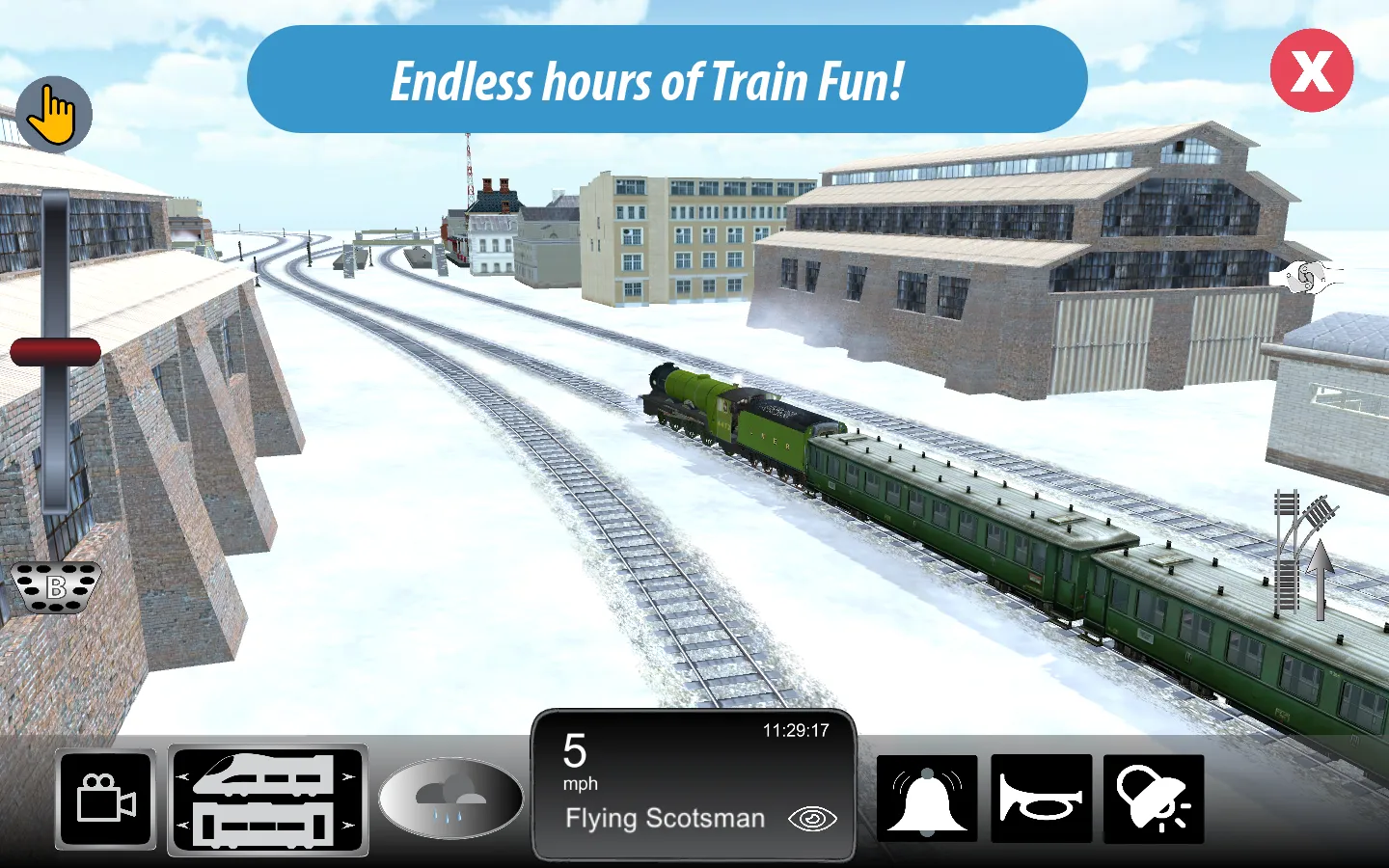
Task: Click the right arrow to change carriages
Action: coord(348,826)
